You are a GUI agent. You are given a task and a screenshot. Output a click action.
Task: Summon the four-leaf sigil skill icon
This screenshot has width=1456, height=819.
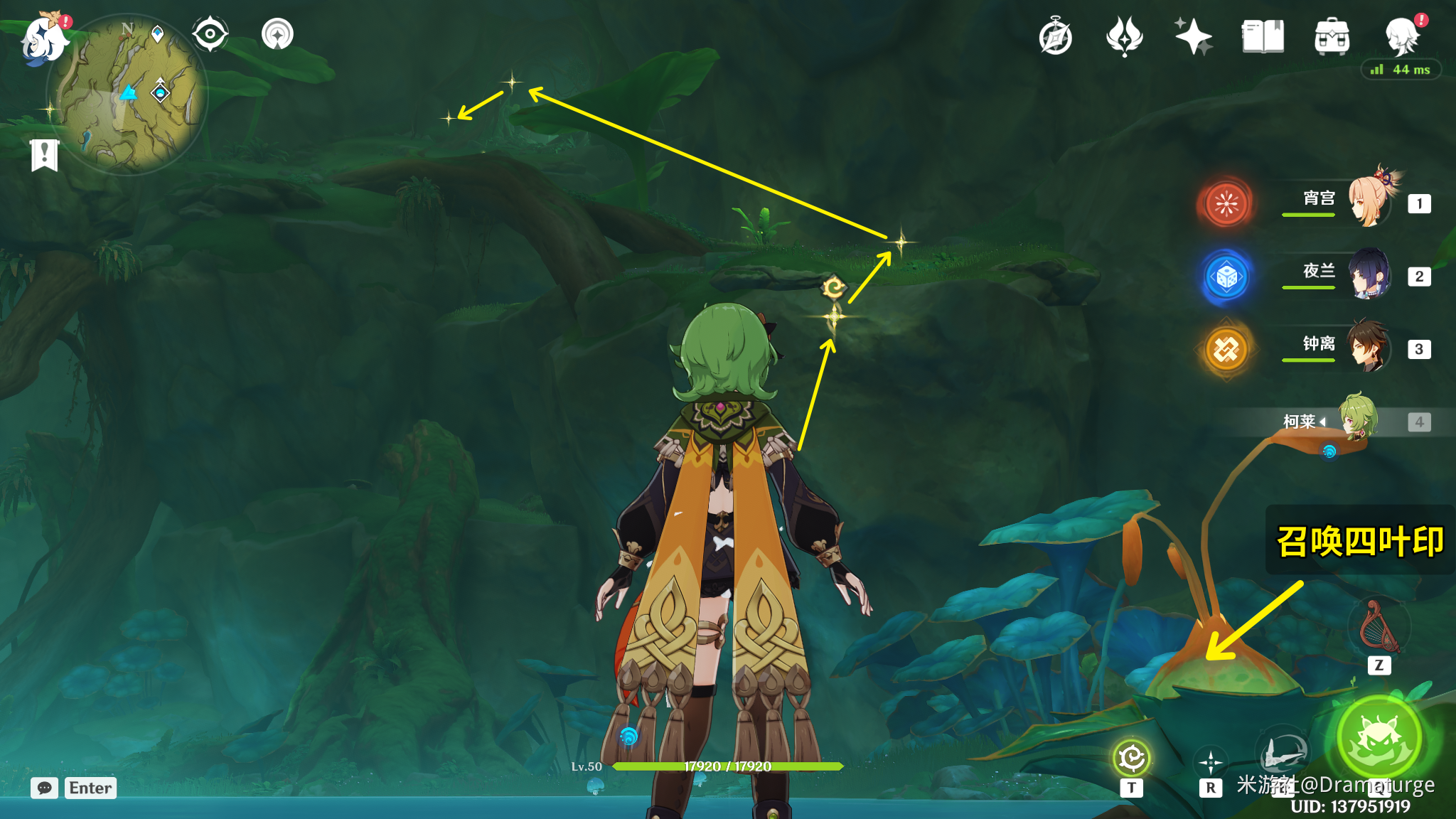1131,759
